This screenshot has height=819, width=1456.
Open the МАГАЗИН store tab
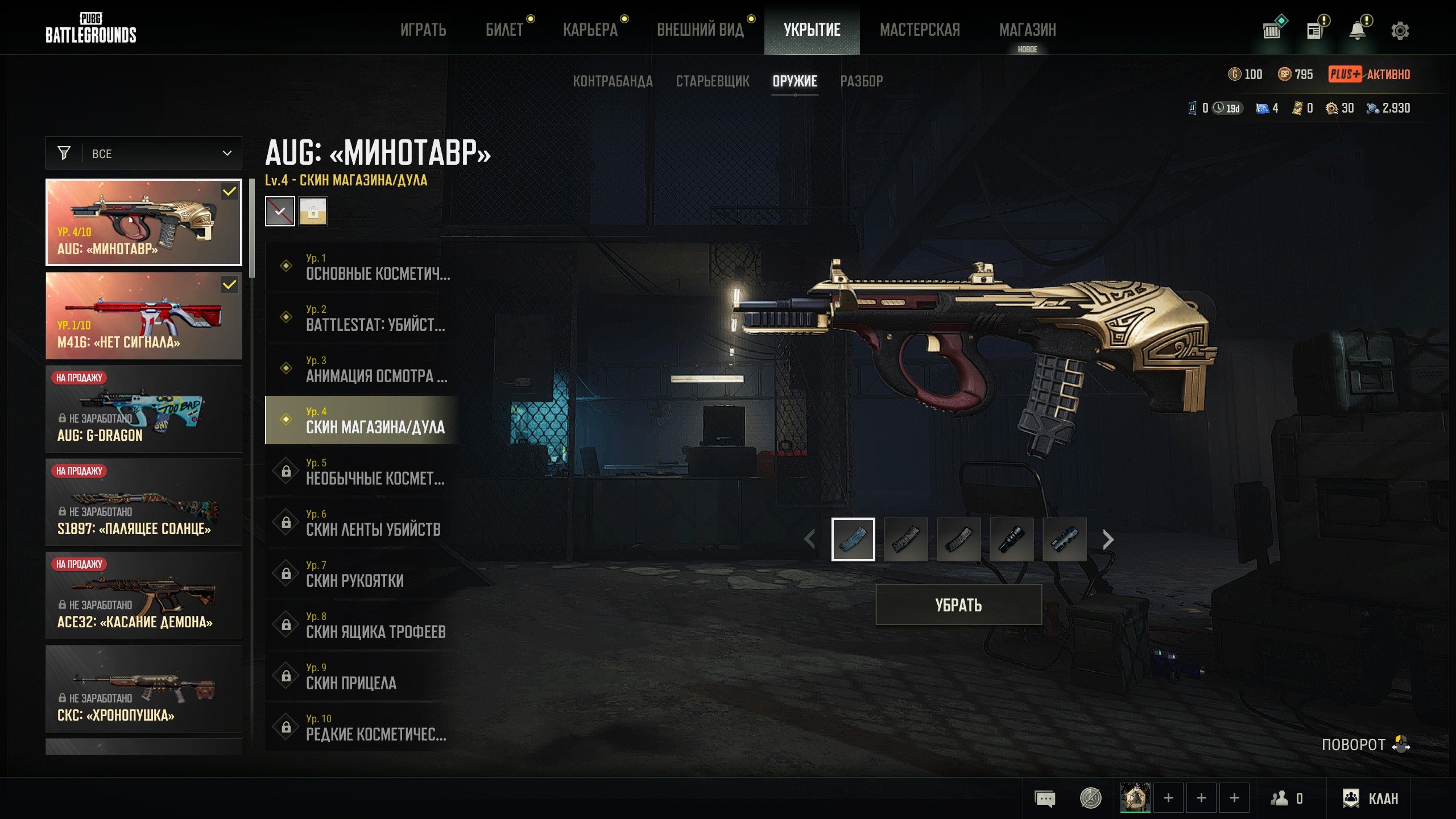pyautogui.click(x=1027, y=30)
